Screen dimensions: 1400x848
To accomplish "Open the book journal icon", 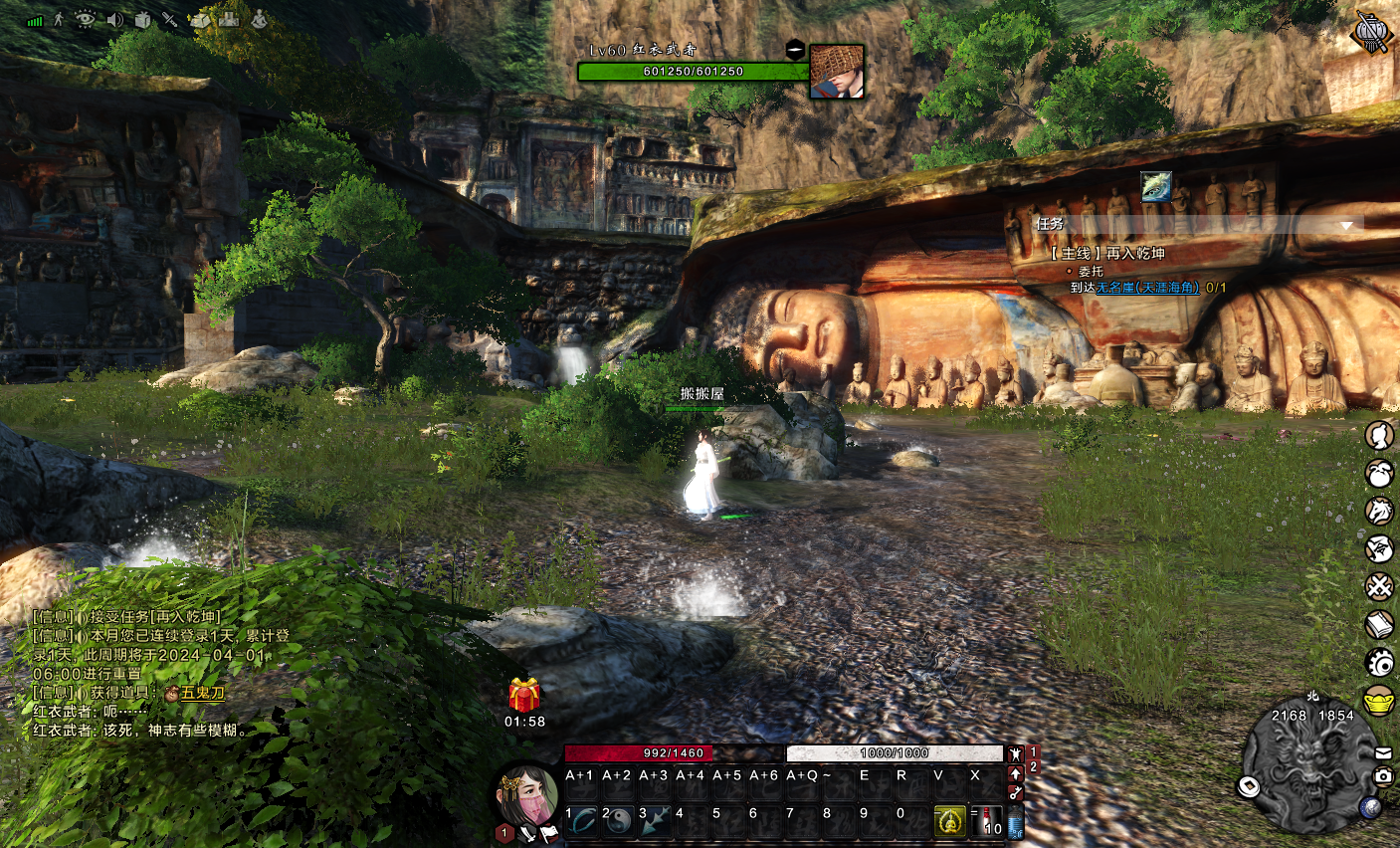I will click(1378, 625).
